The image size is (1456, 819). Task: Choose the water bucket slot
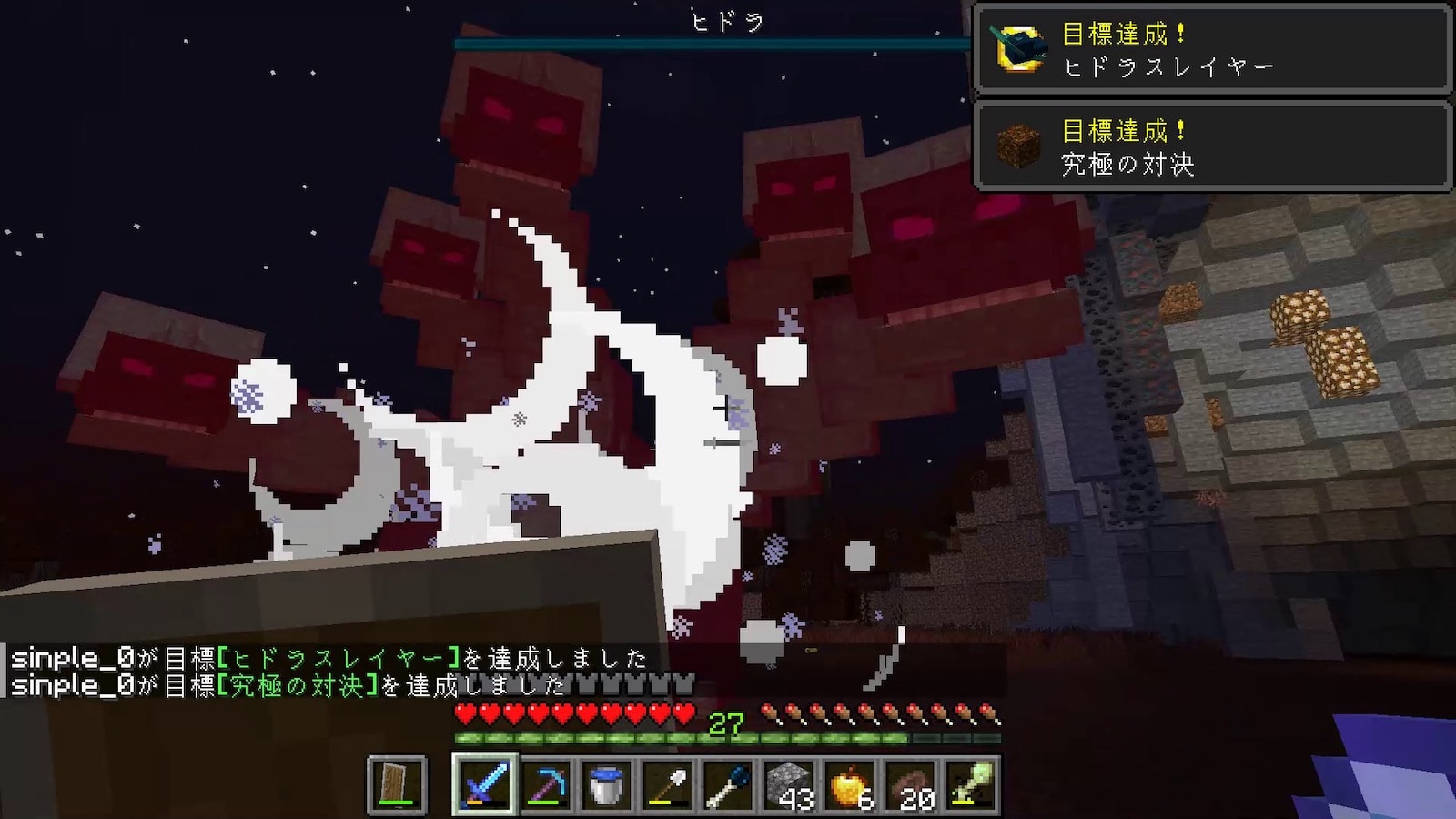coord(606,784)
